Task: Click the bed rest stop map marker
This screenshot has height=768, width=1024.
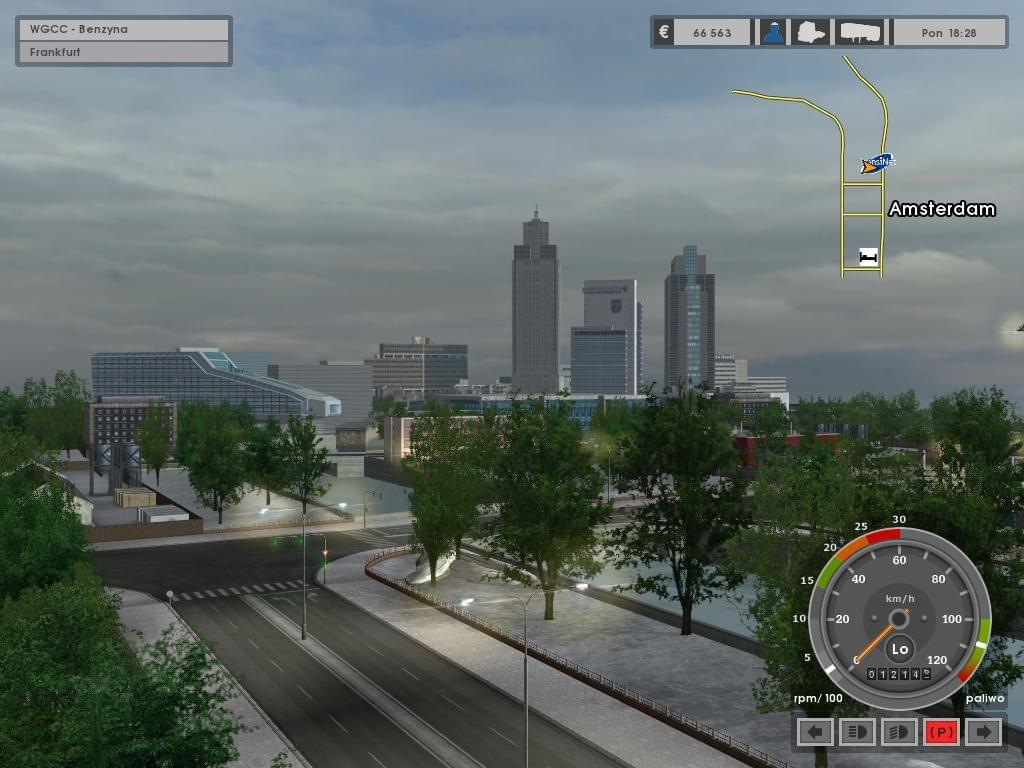Action: [x=868, y=257]
